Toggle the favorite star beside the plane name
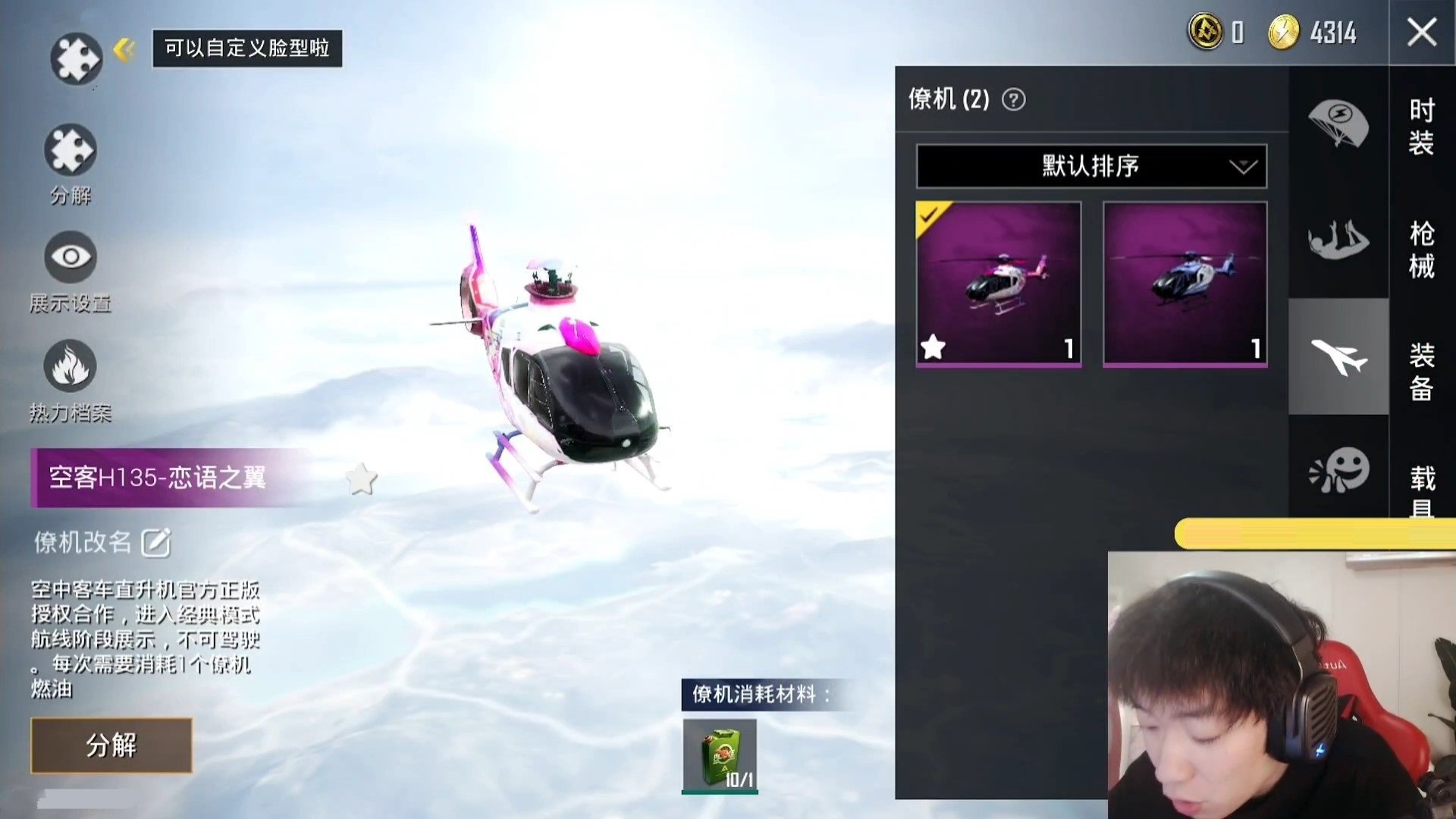 click(361, 479)
